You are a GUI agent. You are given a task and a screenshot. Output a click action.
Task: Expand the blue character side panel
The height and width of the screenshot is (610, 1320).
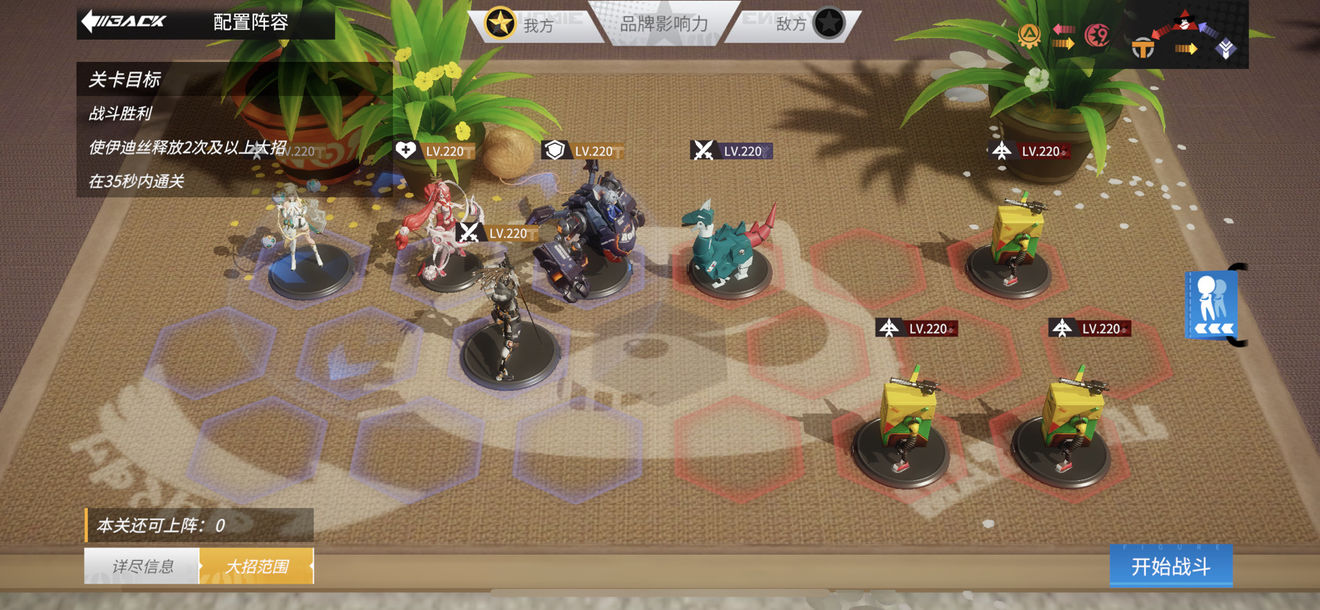click(1211, 305)
